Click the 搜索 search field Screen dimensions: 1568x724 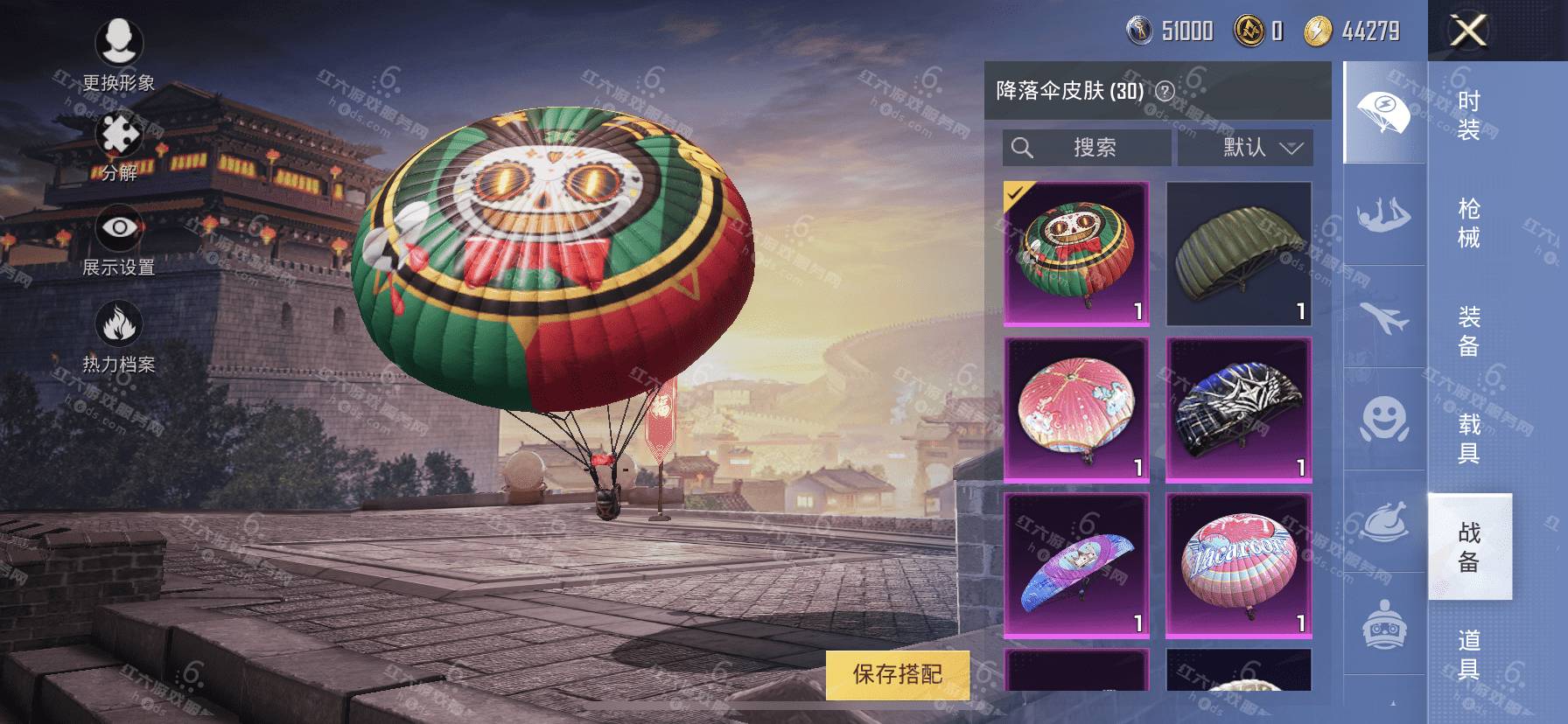point(1087,148)
